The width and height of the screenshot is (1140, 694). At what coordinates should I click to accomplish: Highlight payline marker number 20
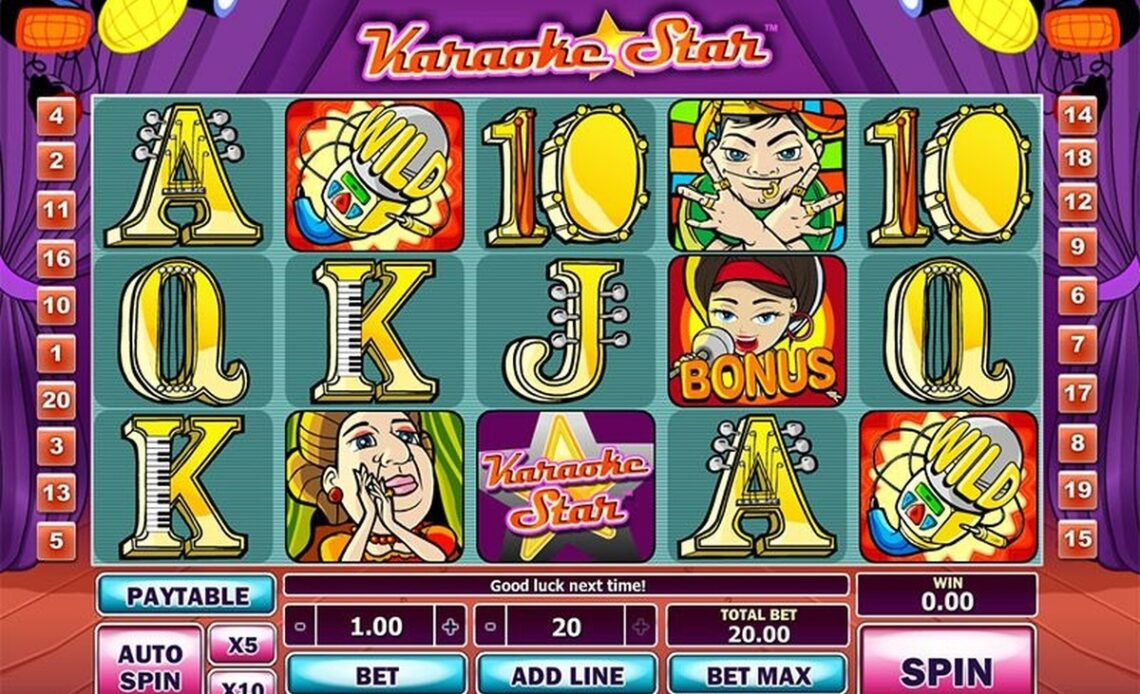pyautogui.click(x=56, y=399)
